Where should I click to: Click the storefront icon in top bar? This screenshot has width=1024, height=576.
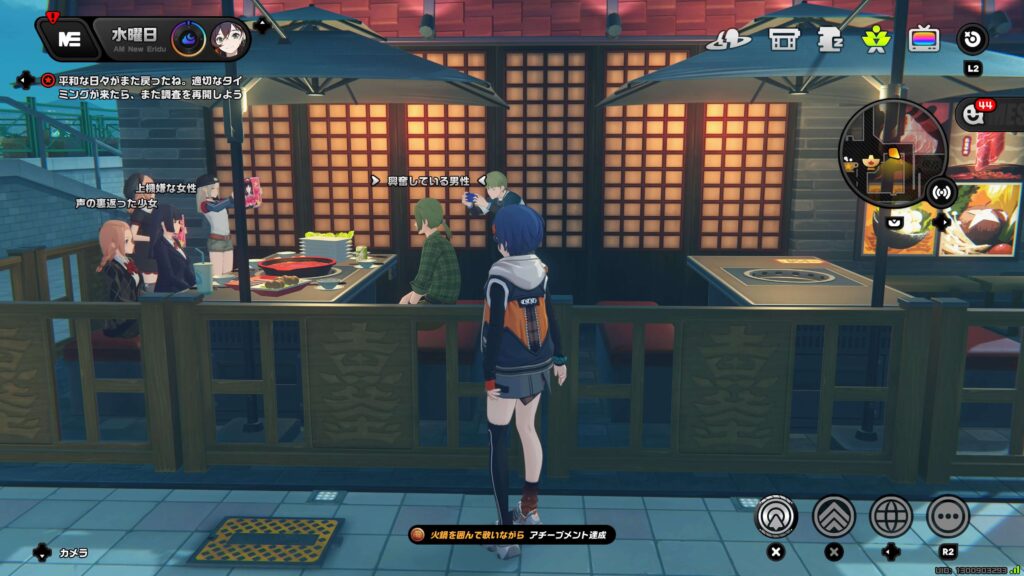[781, 39]
